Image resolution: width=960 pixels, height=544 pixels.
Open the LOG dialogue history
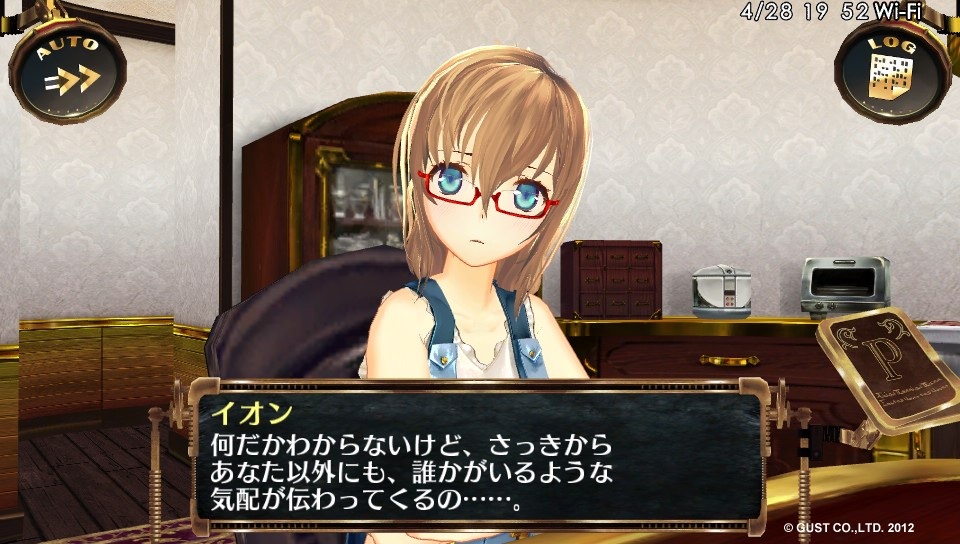point(892,69)
